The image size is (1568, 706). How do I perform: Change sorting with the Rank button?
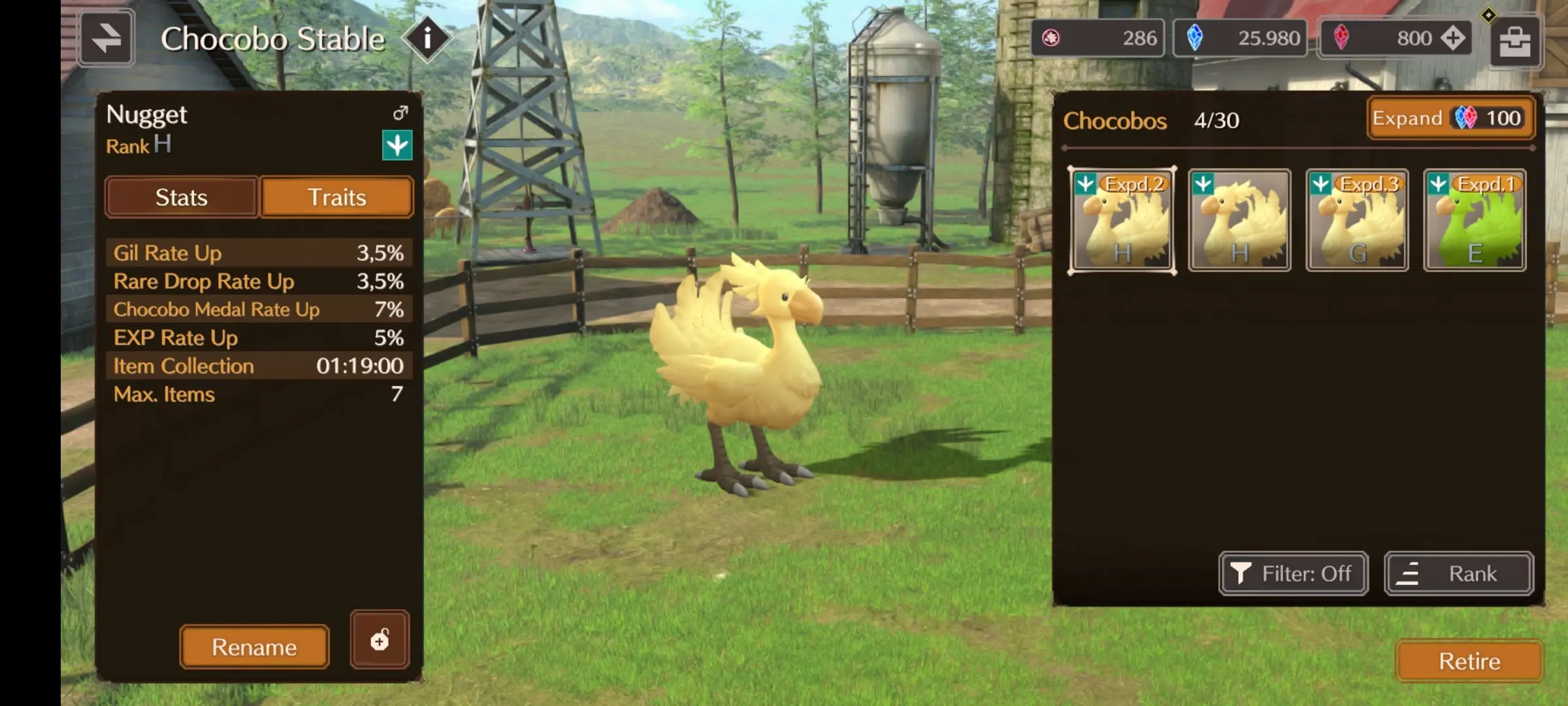click(1458, 574)
